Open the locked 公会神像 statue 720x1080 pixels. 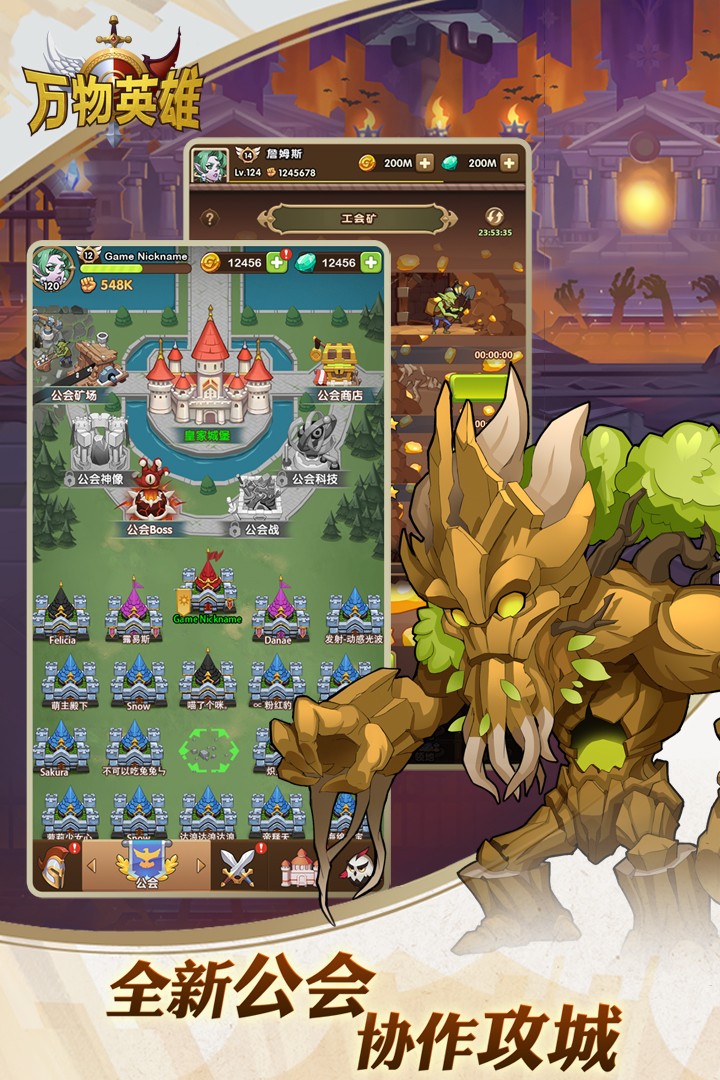(x=99, y=445)
